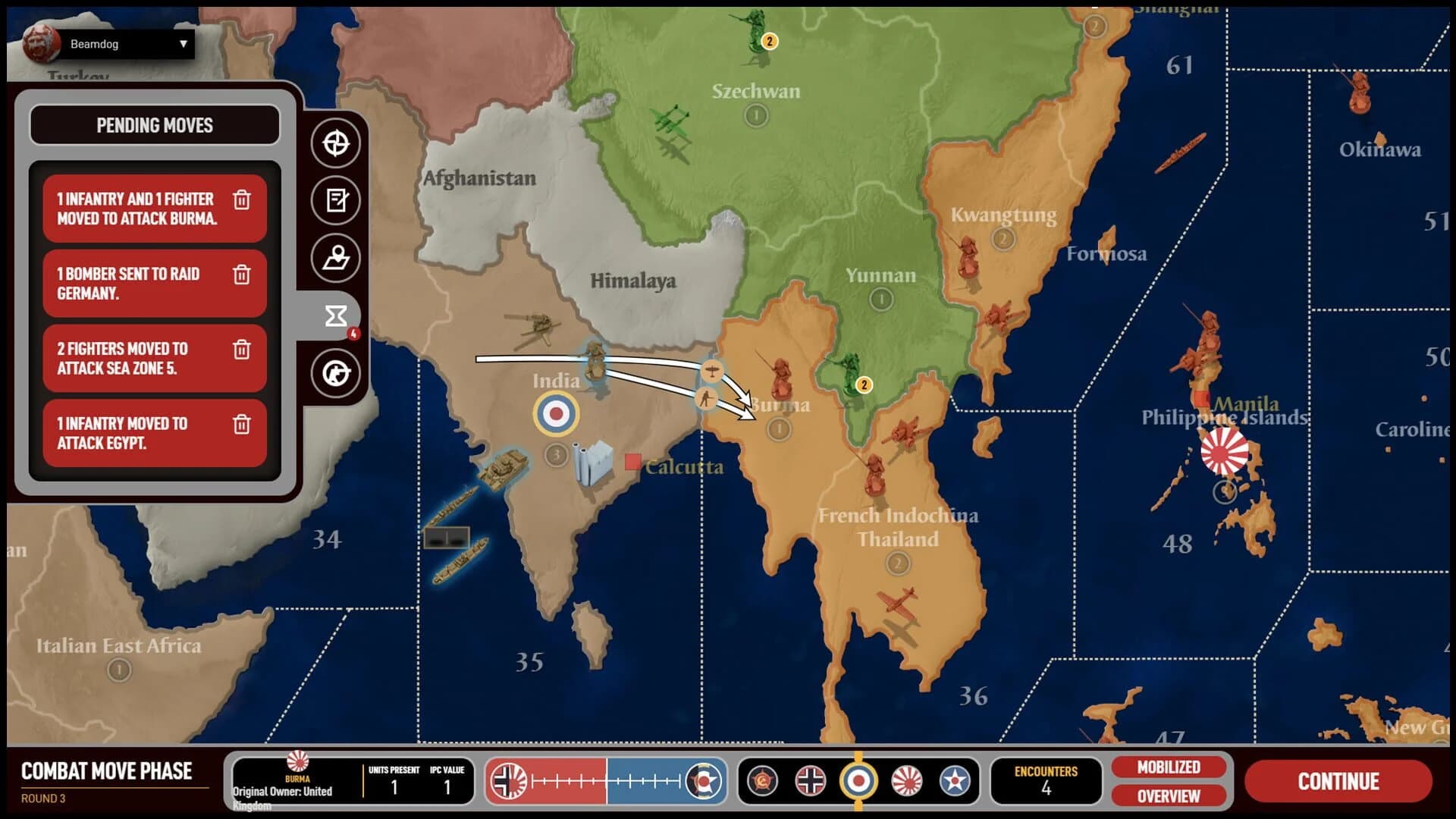This screenshot has height=819, width=1456.
Task: Switch to the OVERVIEW tab
Action: [x=1168, y=797]
